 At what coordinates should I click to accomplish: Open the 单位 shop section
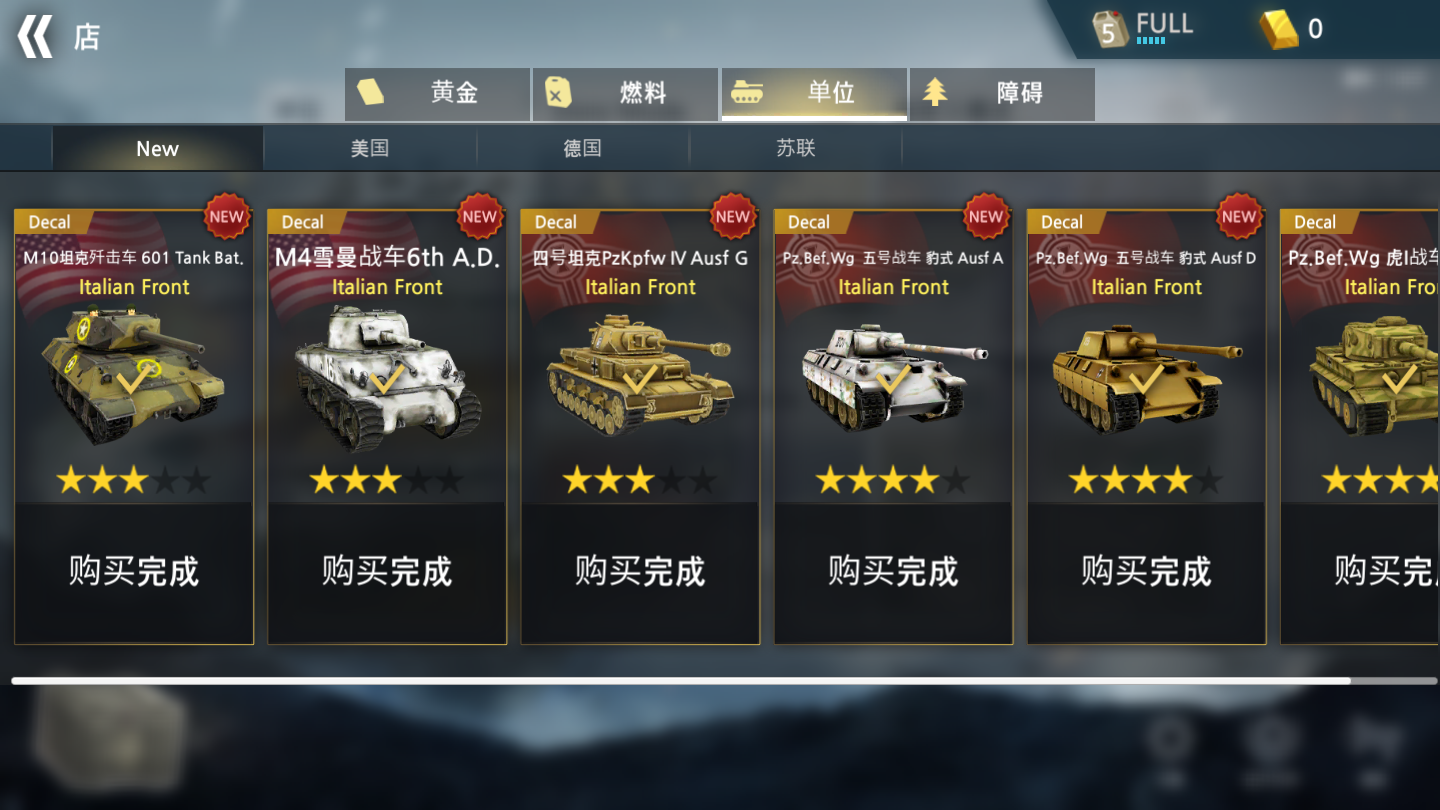click(x=813, y=92)
